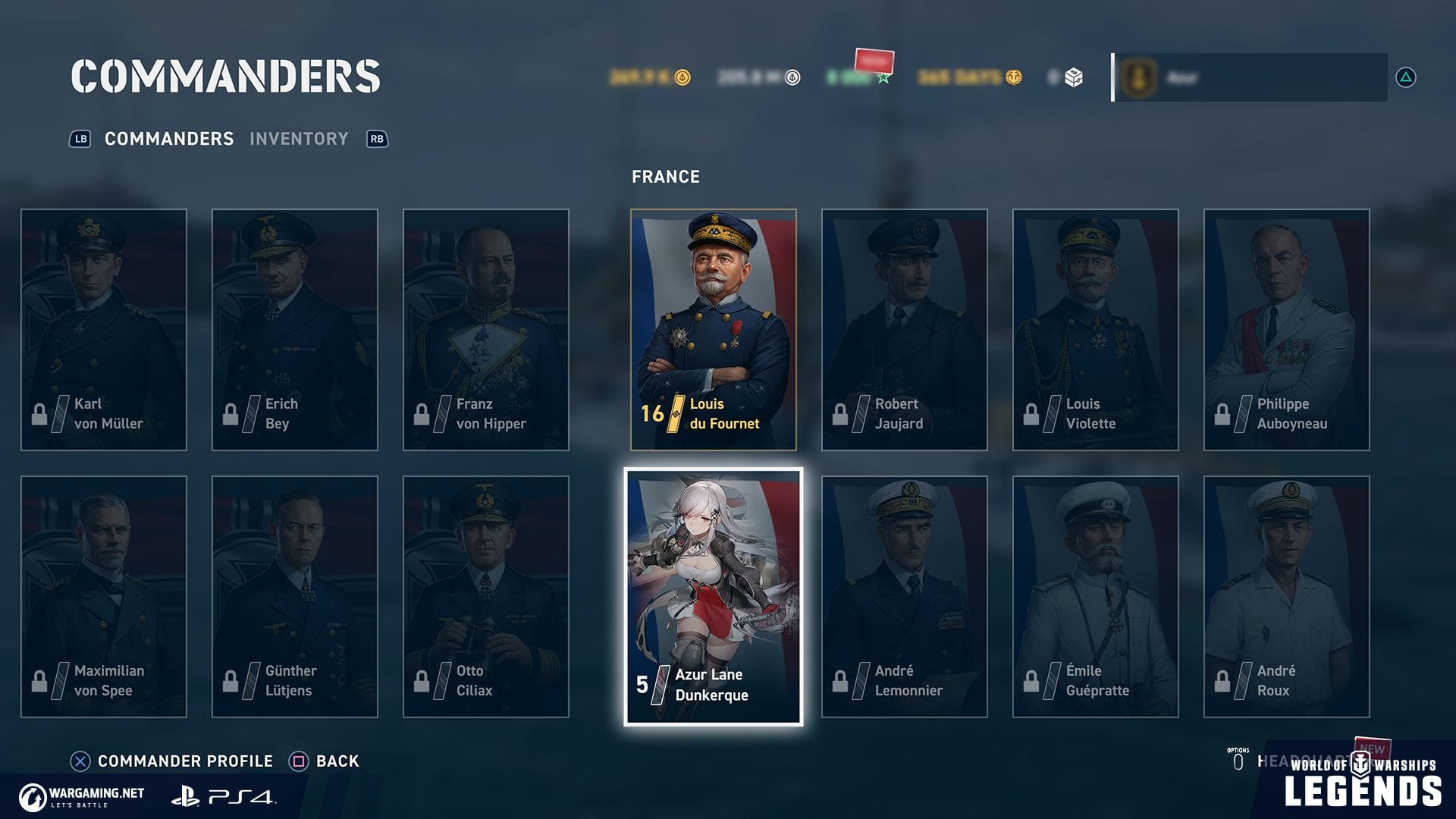Select German commander Karl von Müller
Screen dimensions: 1456x819
click(x=104, y=329)
